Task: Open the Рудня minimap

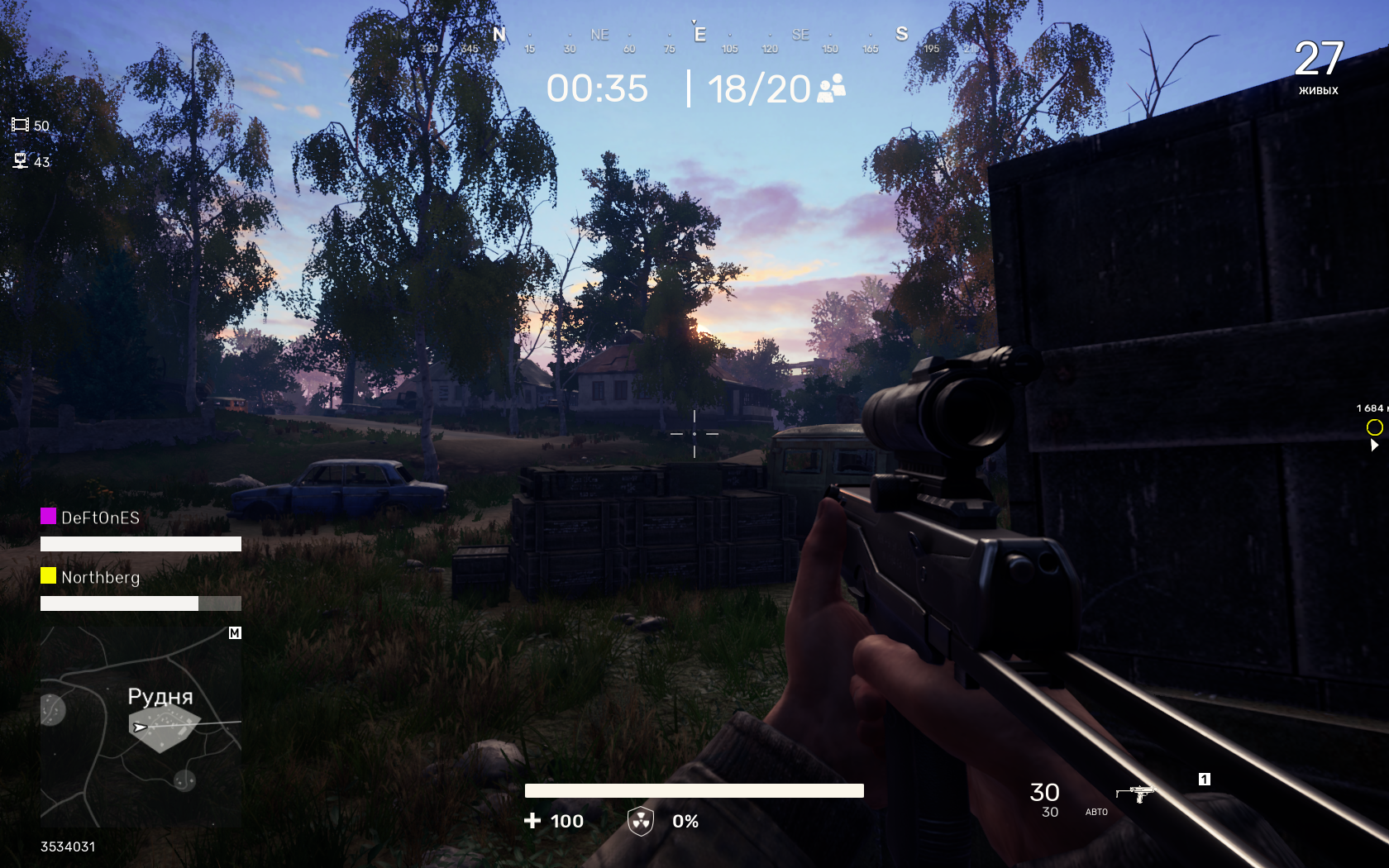Action: point(141,727)
